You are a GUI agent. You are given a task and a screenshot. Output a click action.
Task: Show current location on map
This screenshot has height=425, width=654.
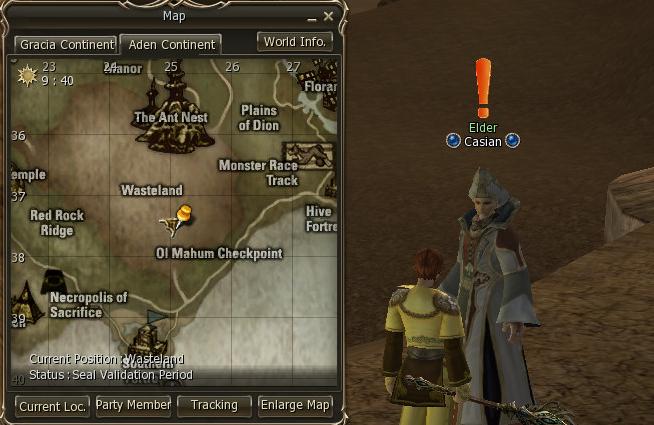tap(52, 405)
